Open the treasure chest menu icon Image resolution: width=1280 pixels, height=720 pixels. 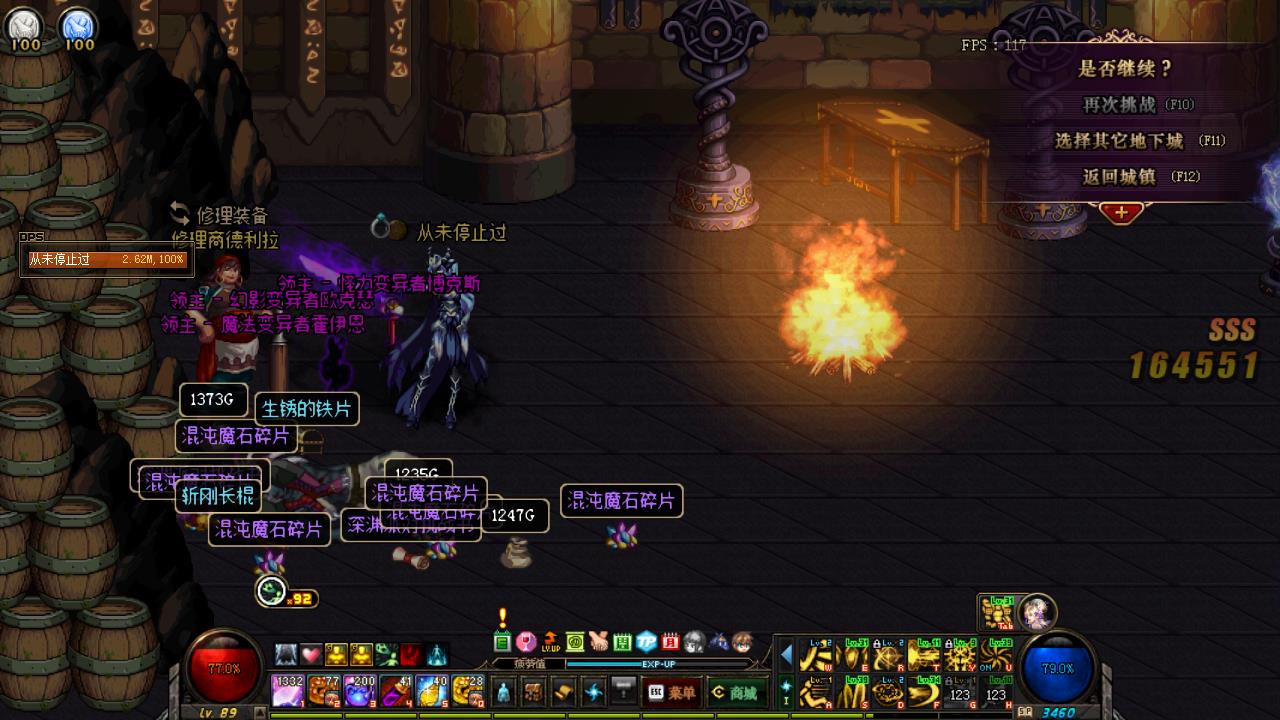(535, 691)
